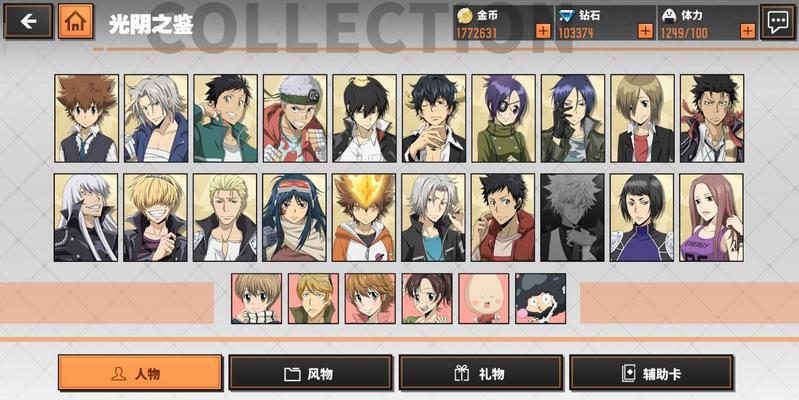This screenshot has width=799, height=400.
Task: Select the character with orange flame hair
Action: (364, 217)
